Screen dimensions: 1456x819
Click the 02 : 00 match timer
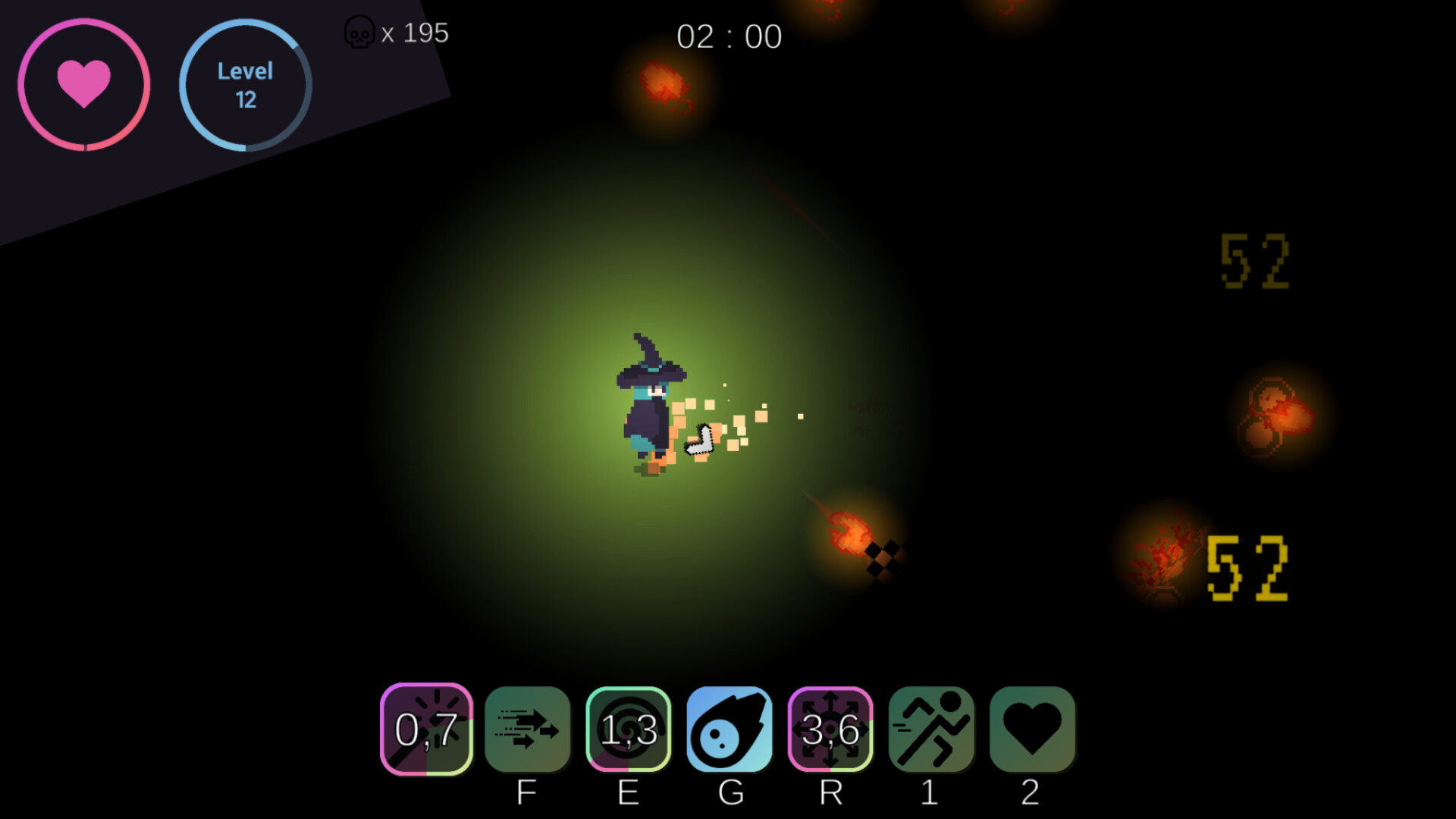[730, 36]
